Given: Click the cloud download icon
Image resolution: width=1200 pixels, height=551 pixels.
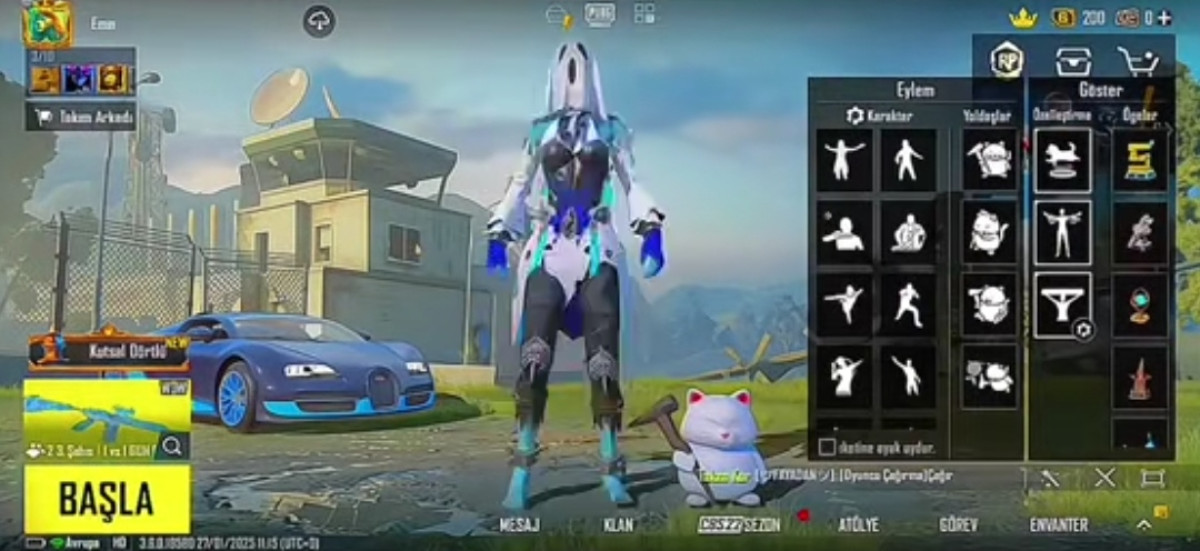Looking at the screenshot, I should tap(319, 21).
